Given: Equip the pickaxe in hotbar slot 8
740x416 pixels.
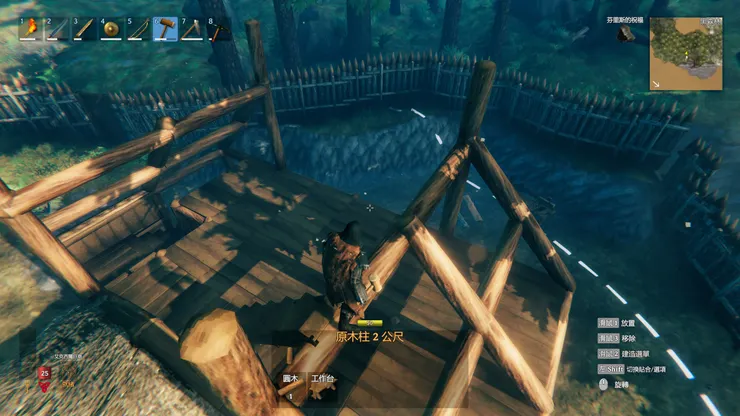Looking at the screenshot, I should pyautogui.click(x=218, y=28).
